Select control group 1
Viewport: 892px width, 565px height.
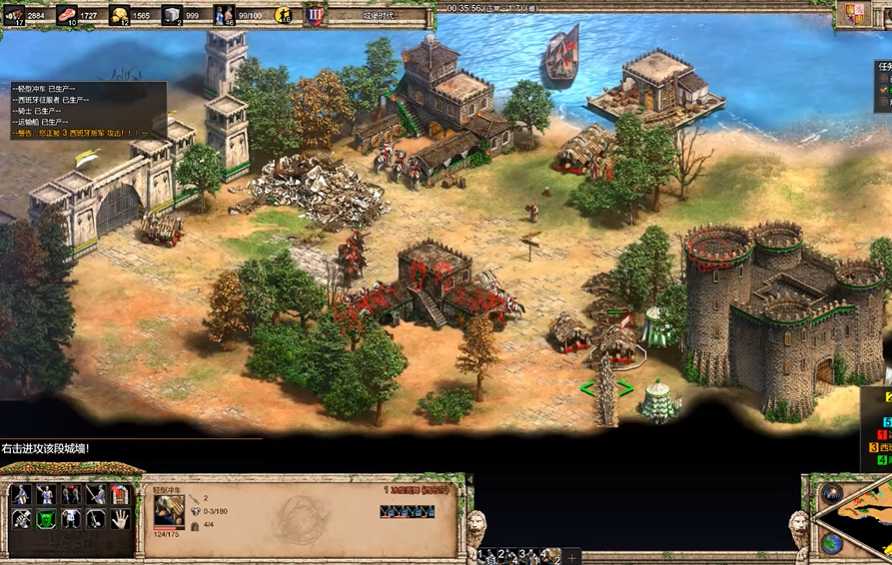[485, 554]
